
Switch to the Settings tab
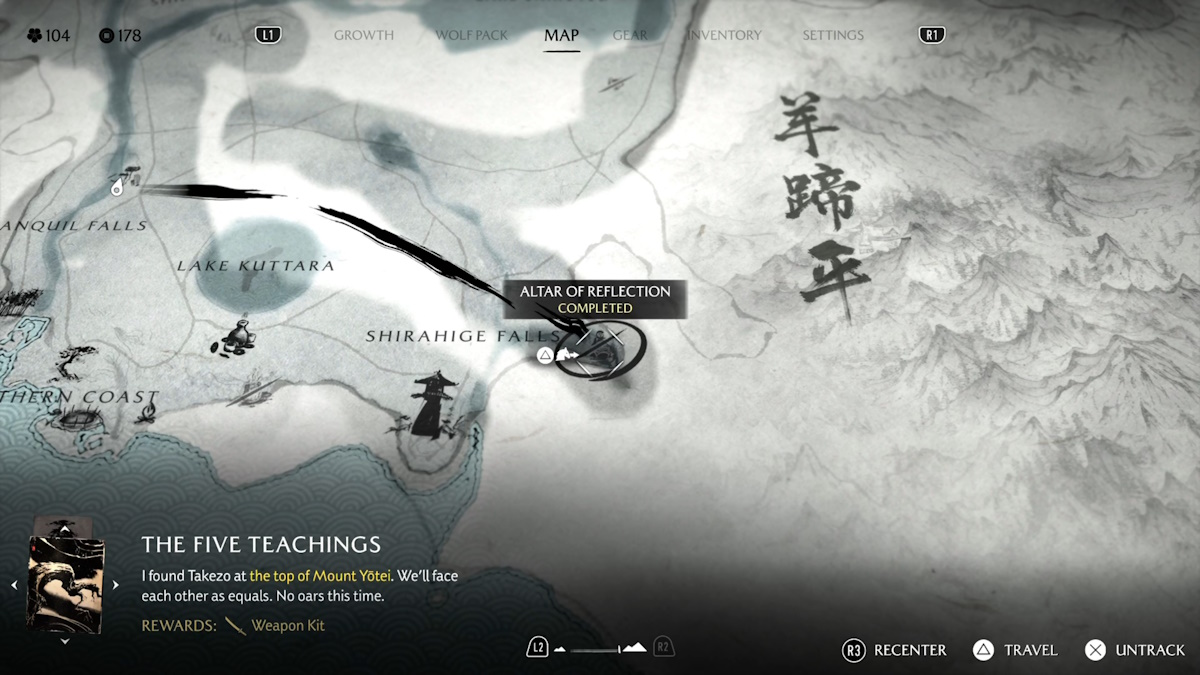(832, 35)
